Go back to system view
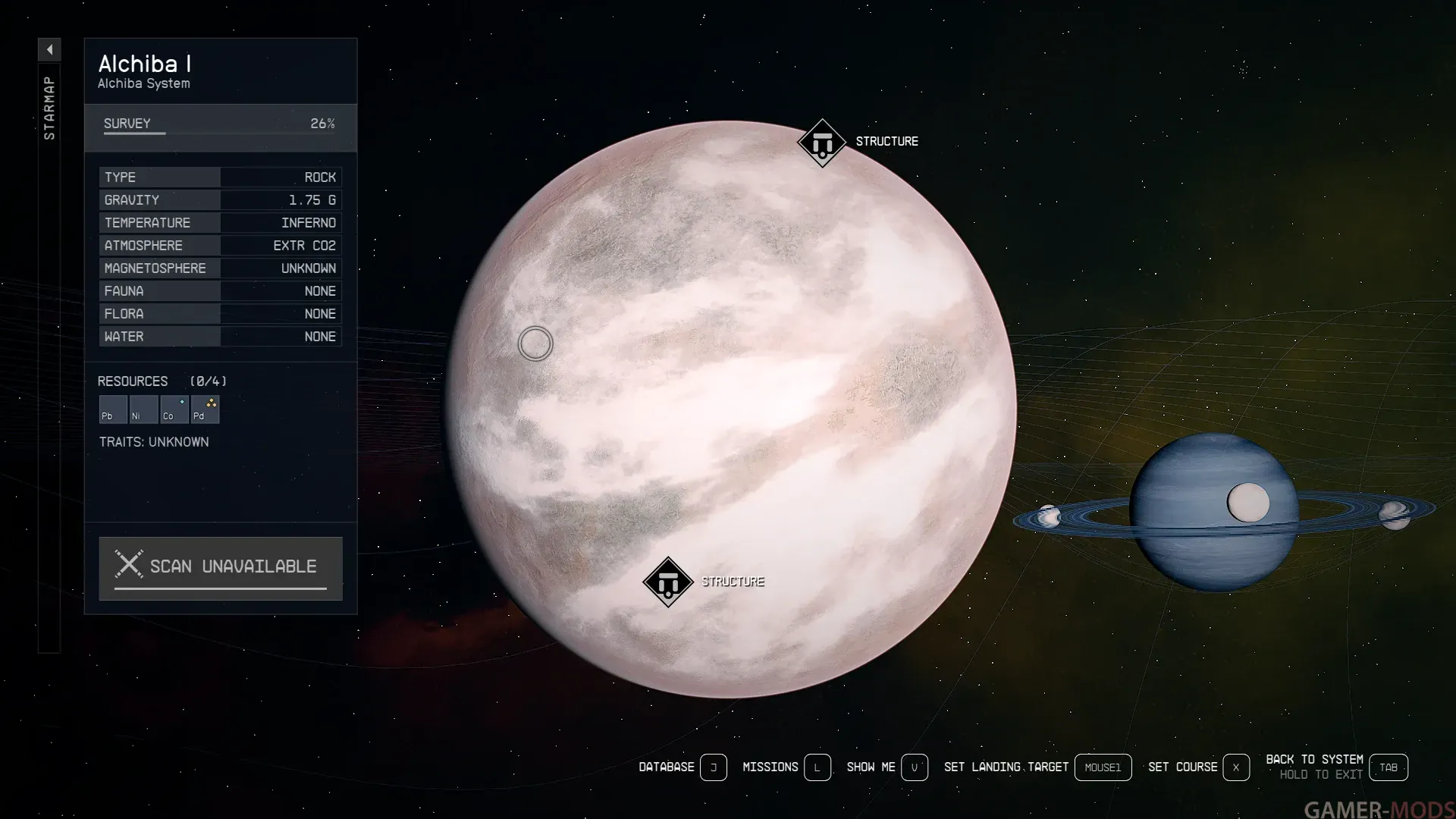This screenshot has width=1456, height=819. (x=1388, y=767)
